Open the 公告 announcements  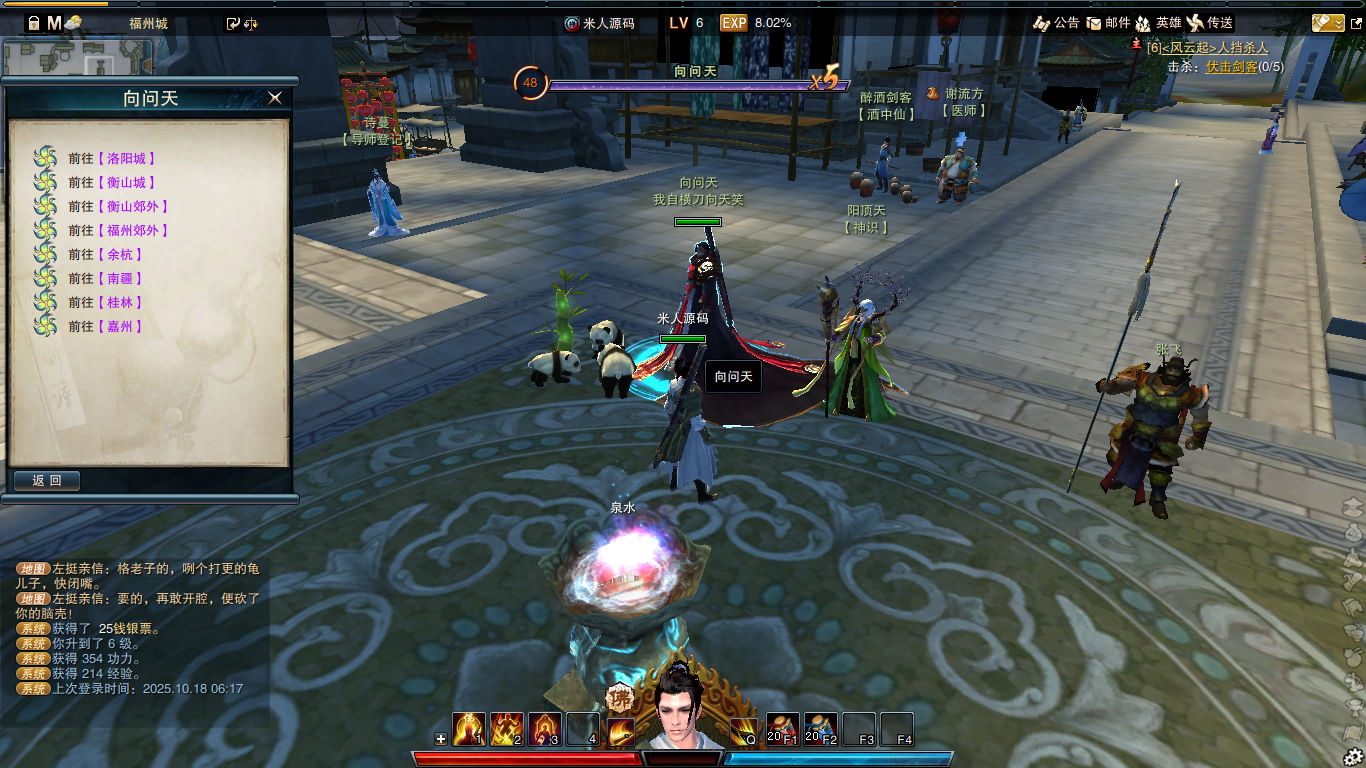(1056, 22)
